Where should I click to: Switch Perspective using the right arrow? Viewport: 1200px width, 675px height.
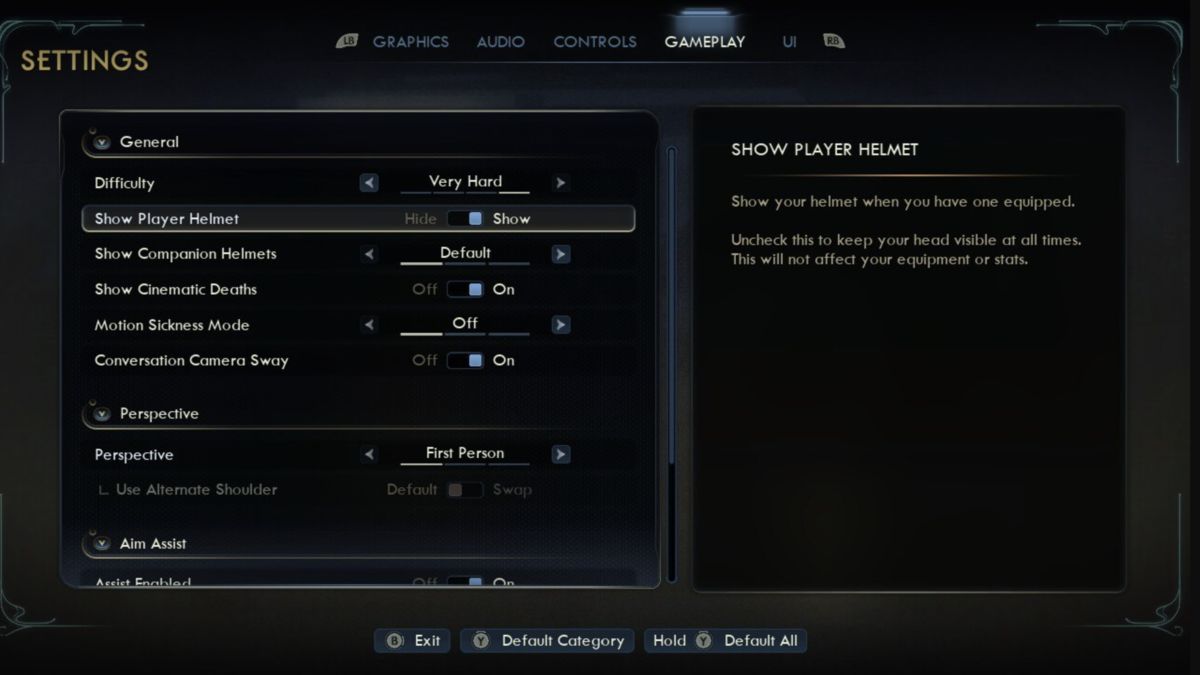560,455
